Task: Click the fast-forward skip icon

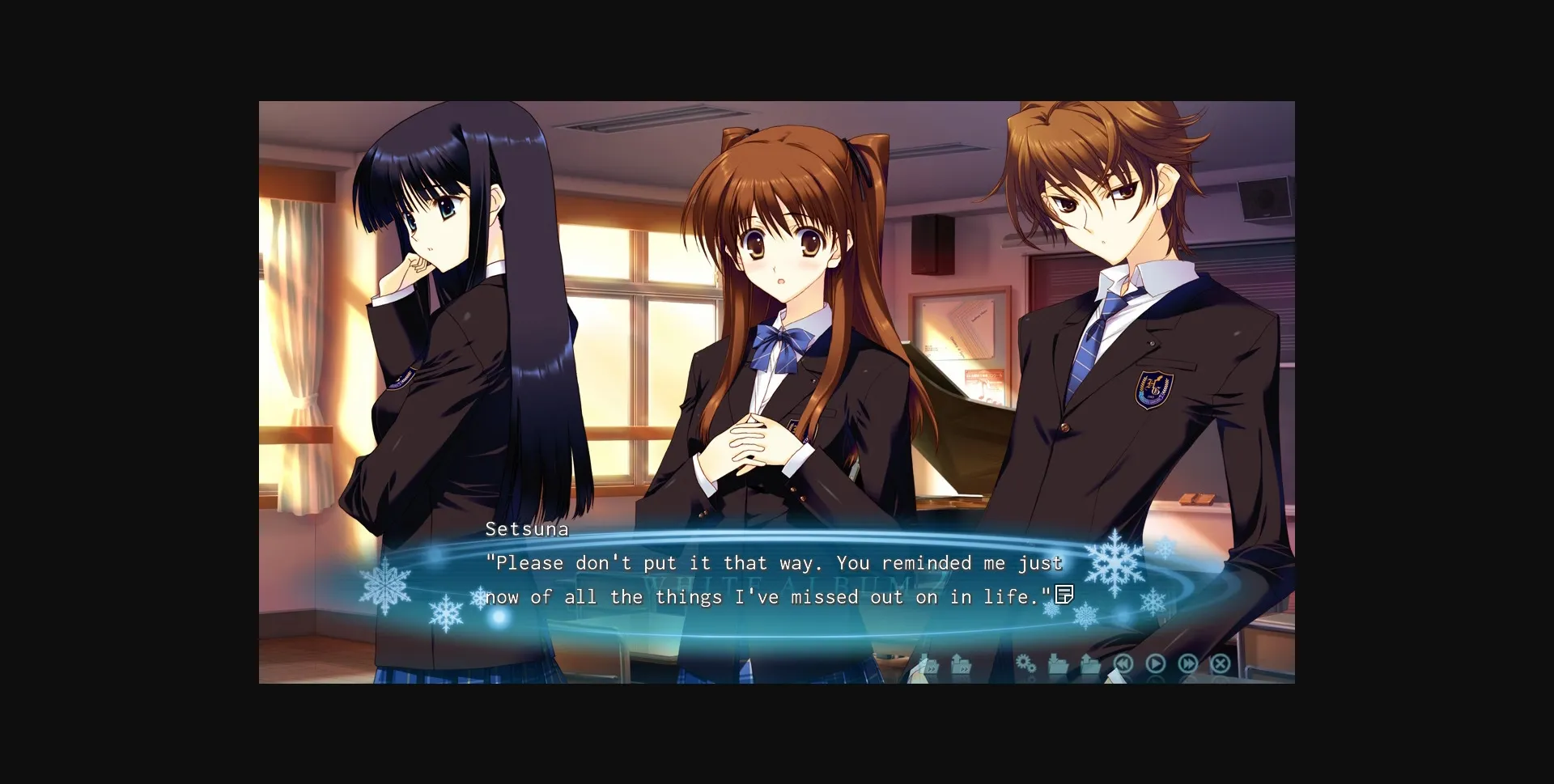Action: tap(1188, 663)
